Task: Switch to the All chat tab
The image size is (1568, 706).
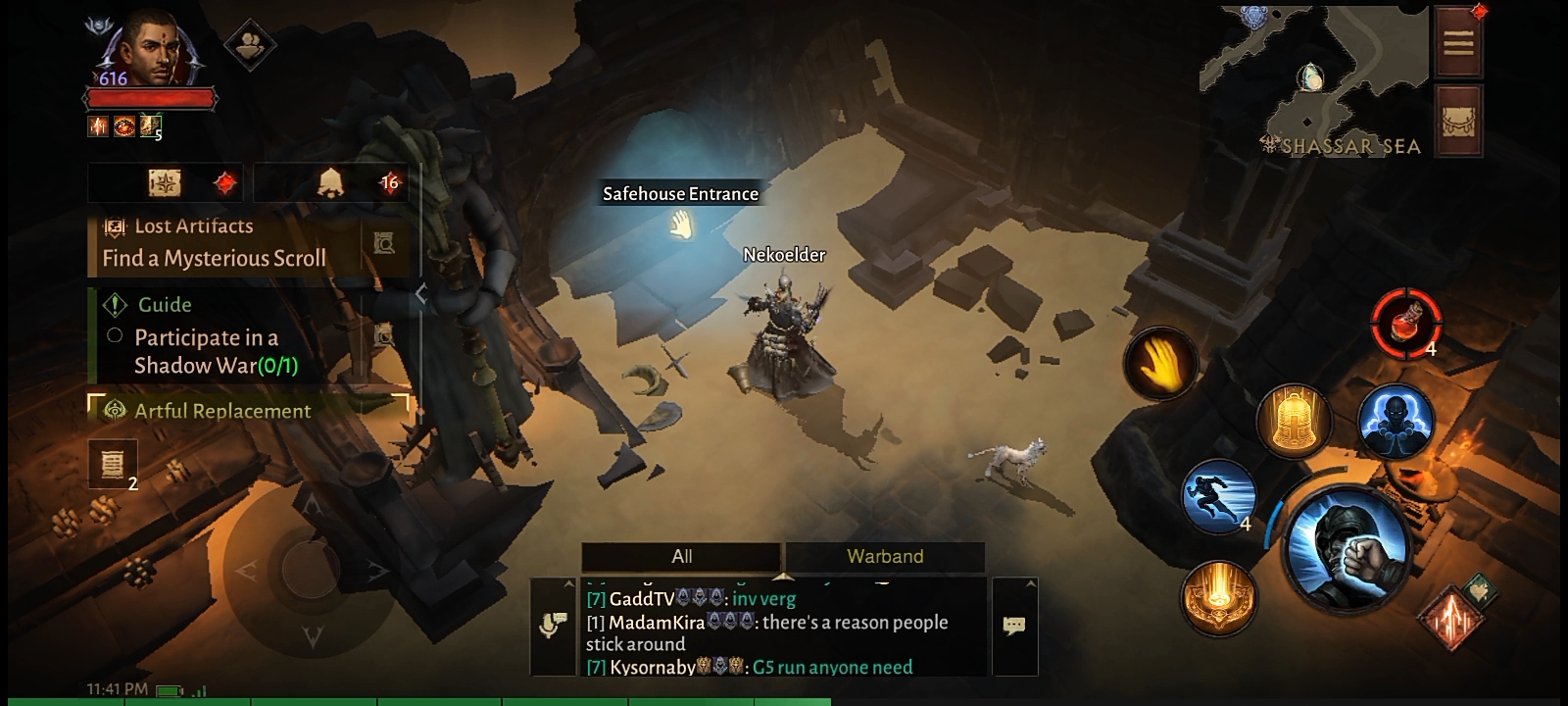Action: (x=681, y=556)
